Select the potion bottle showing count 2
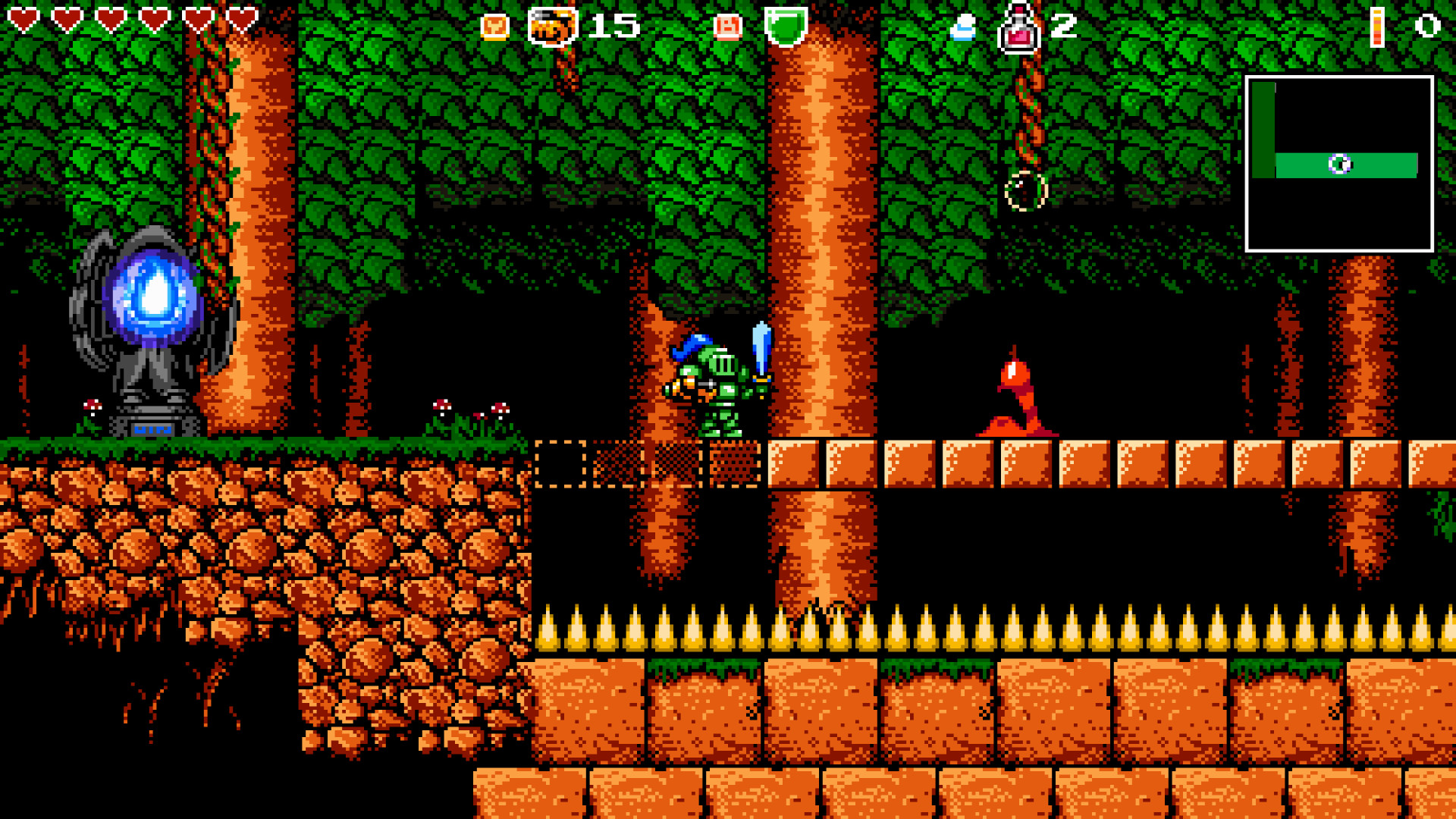 (1020, 27)
